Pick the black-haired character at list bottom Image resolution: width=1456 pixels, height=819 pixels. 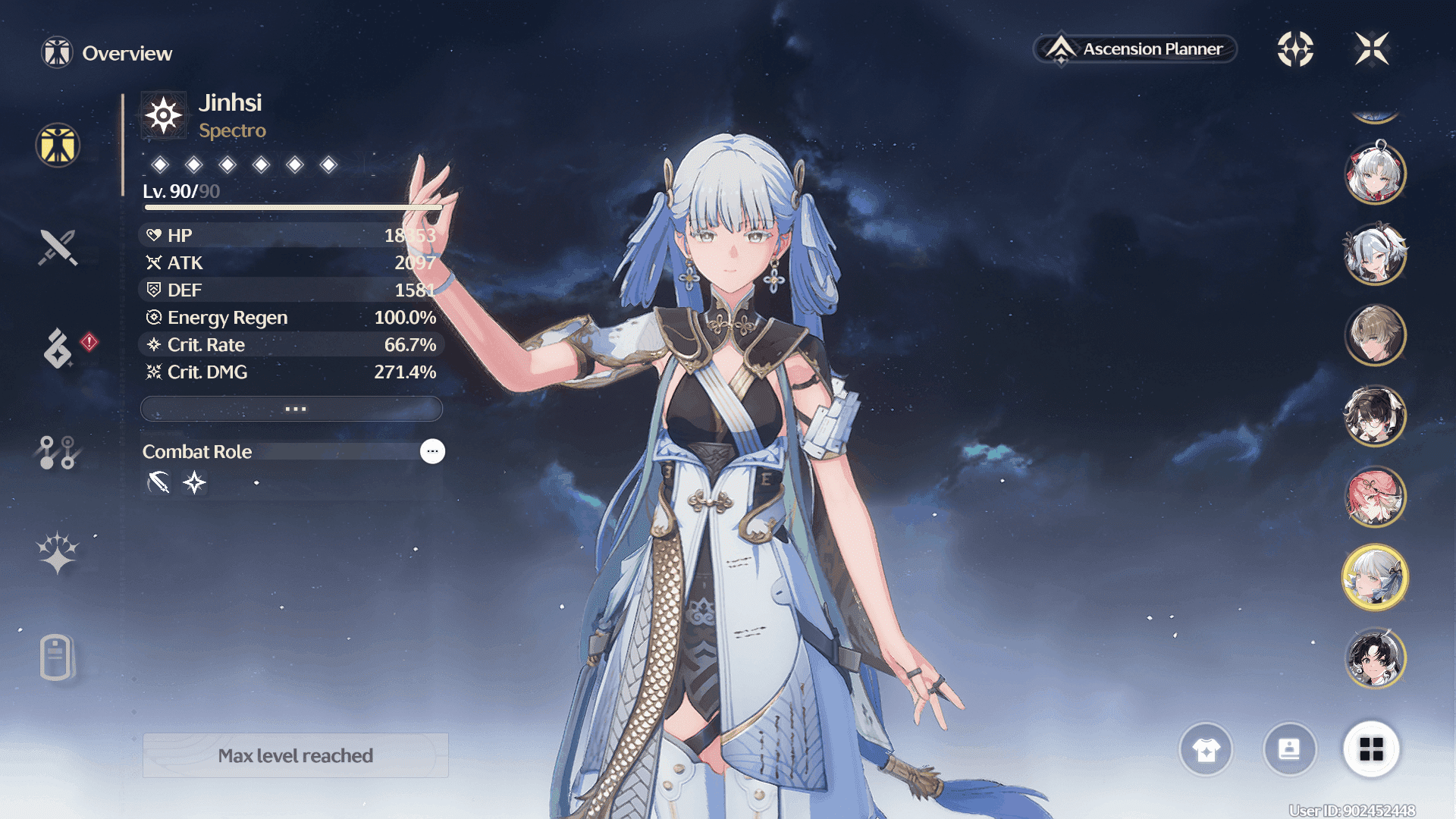coord(1375,658)
